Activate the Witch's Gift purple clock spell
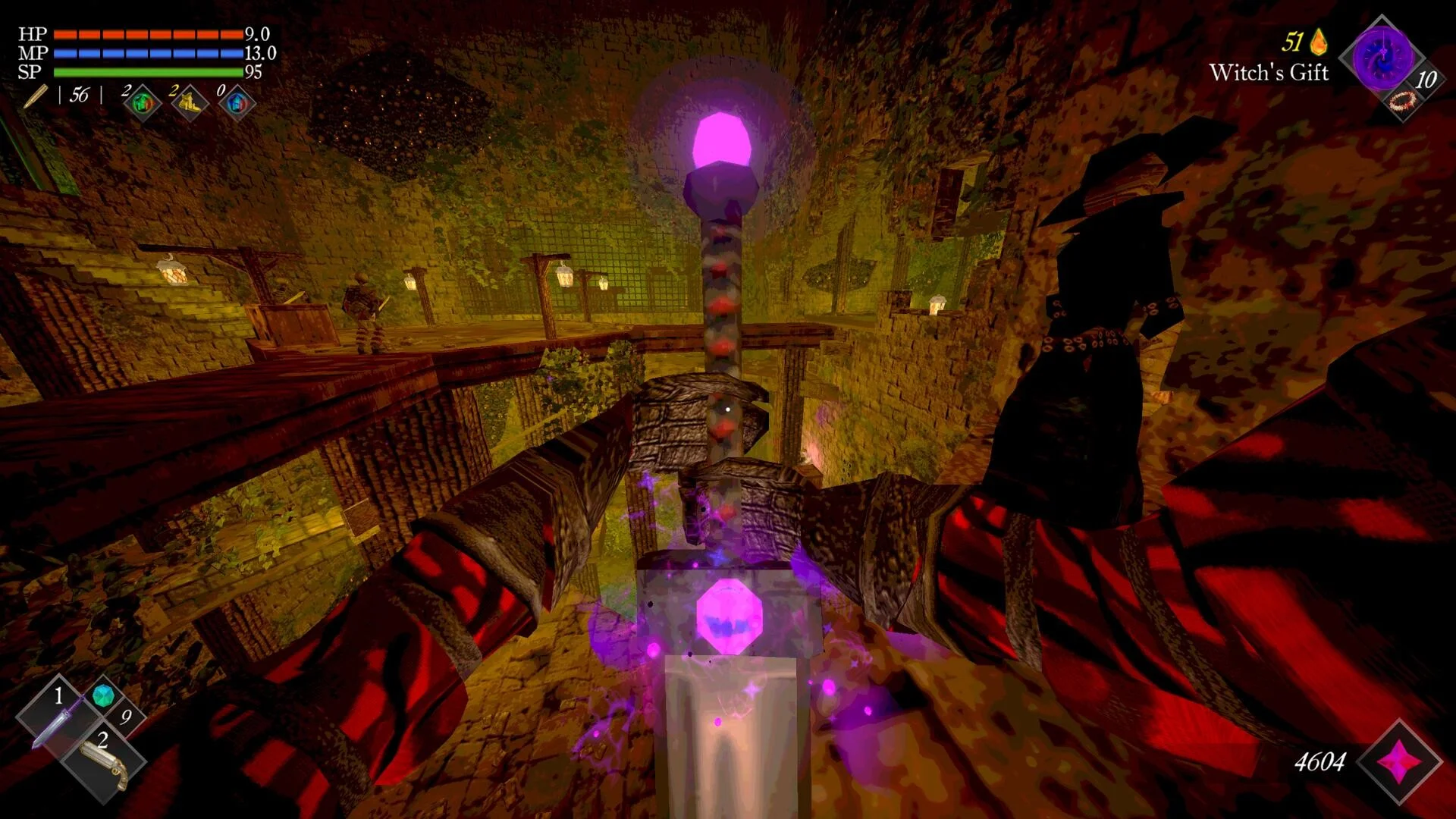The image size is (1456, 819). pos(1382,58)
